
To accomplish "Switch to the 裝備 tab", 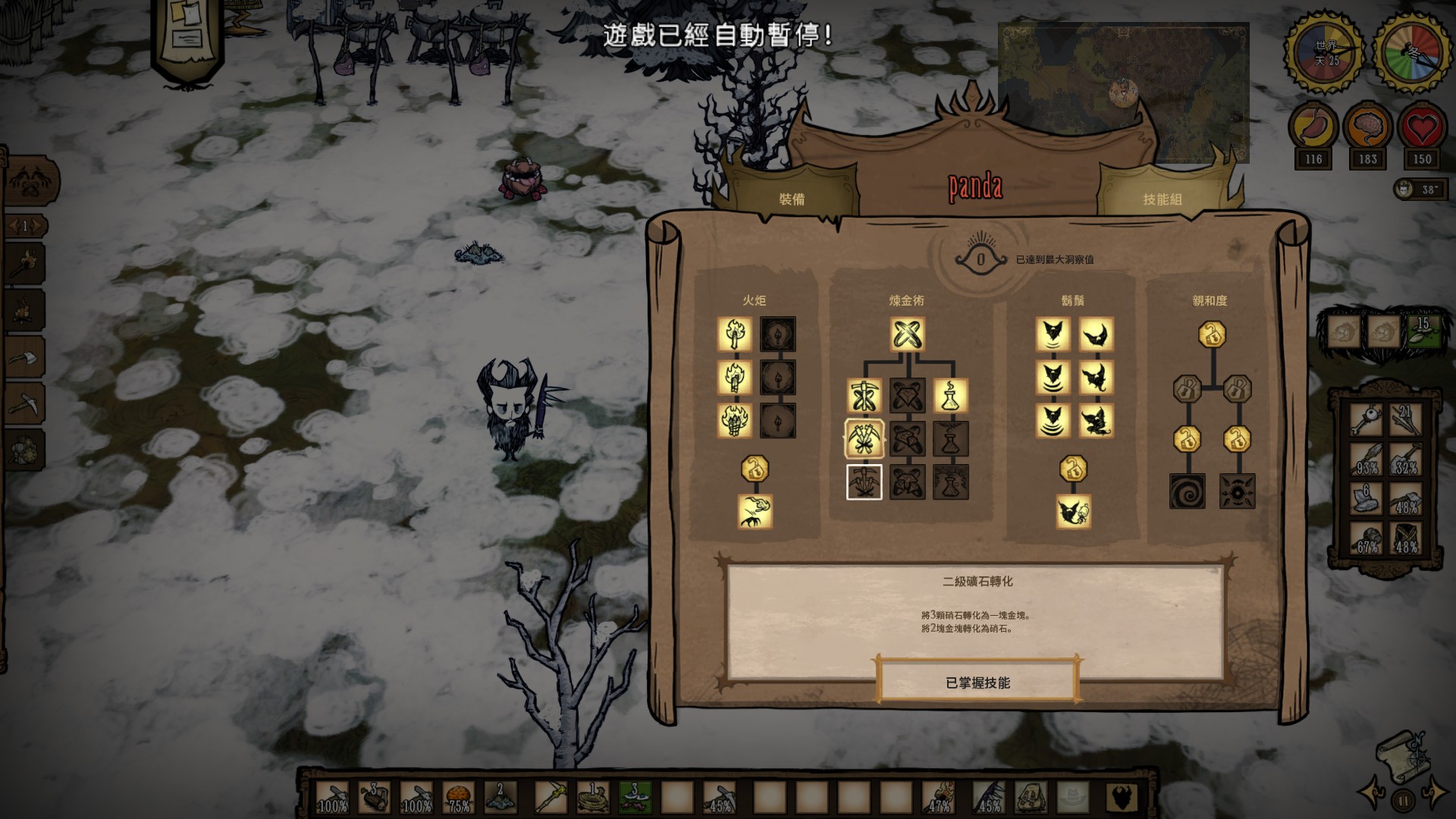I will tap(792, 199).
